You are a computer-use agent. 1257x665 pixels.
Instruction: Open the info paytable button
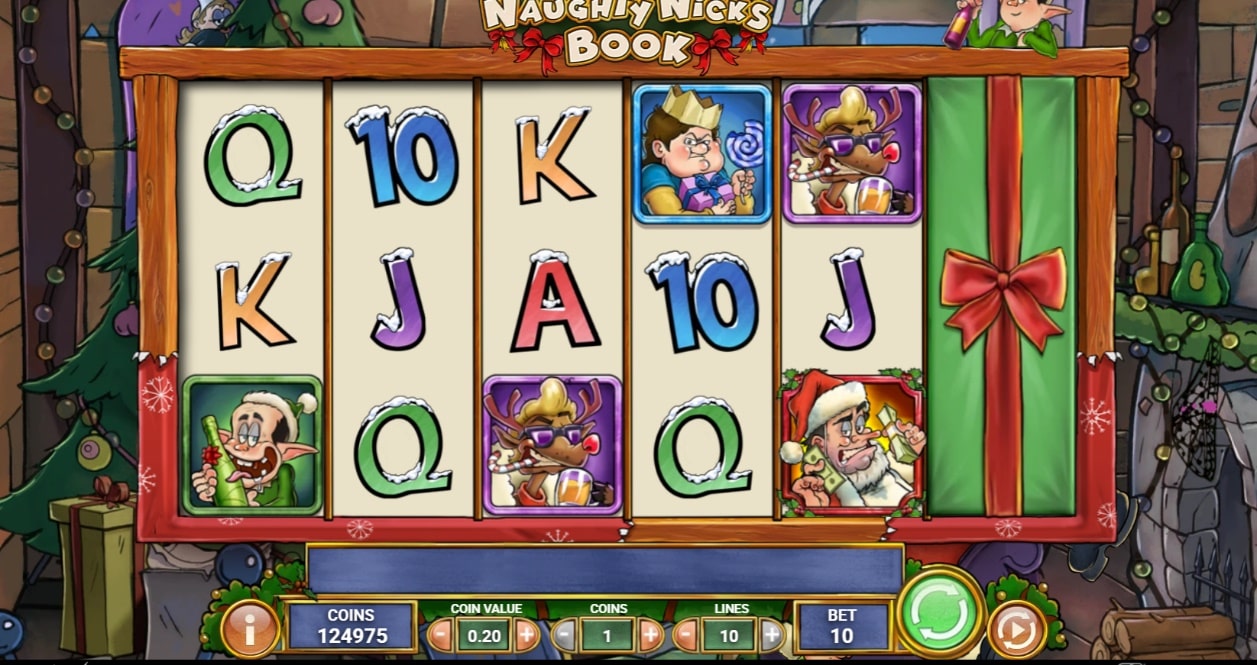(x=249, y=629)
